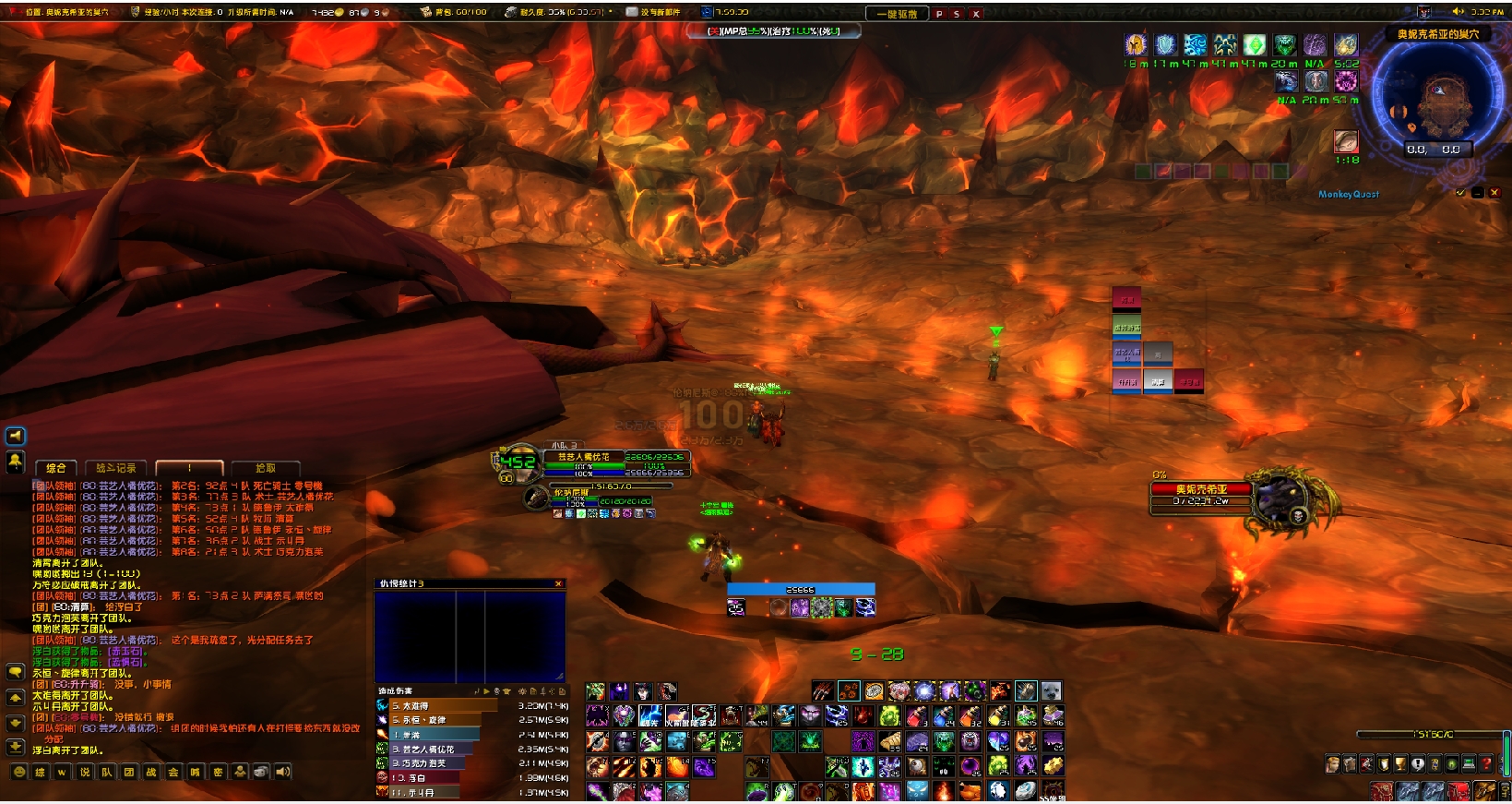
Task: Switch to the 战斗记录 chat tab
Action: (116, 468)
